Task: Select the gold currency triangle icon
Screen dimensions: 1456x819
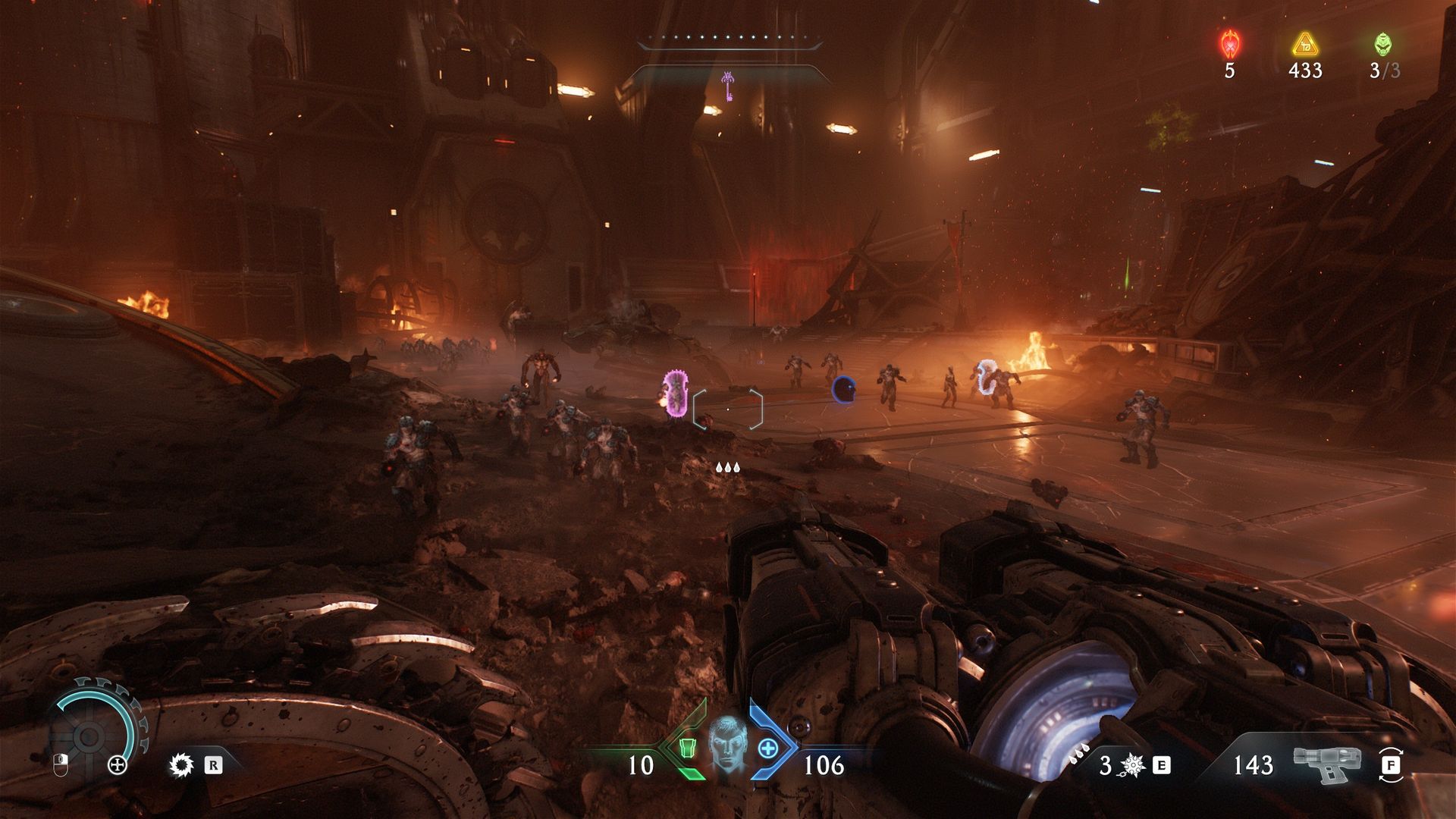Action: (x=1305, y=45)
